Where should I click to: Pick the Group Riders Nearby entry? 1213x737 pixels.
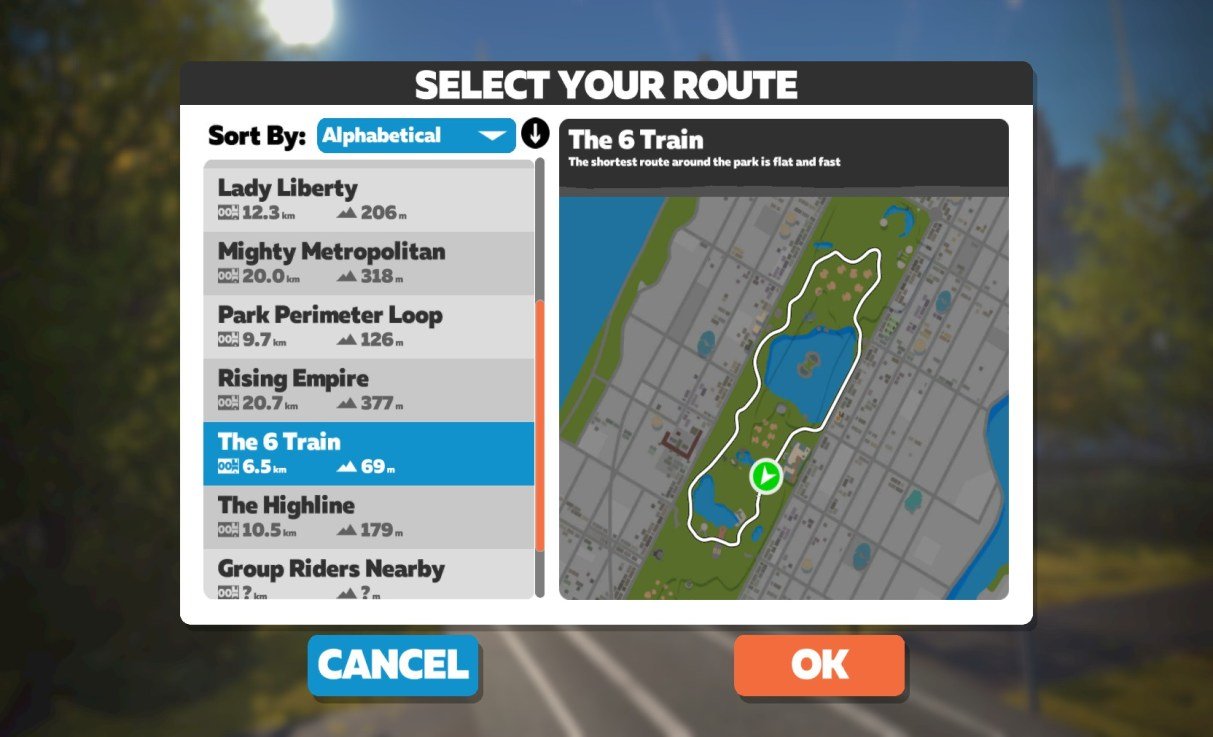(x=368, y=575)
